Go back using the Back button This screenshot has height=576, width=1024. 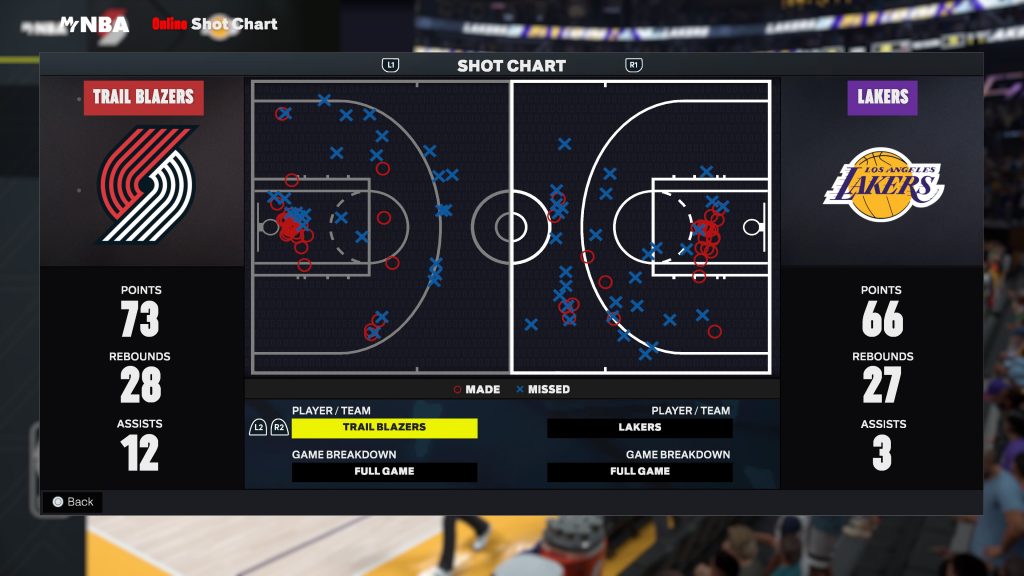pos(73,502)
